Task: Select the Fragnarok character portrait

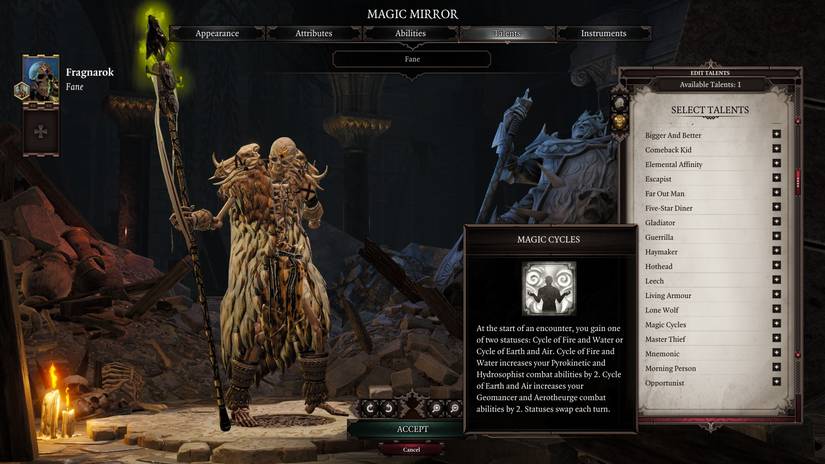Action: pyautogui.click(x=41, y=80)
